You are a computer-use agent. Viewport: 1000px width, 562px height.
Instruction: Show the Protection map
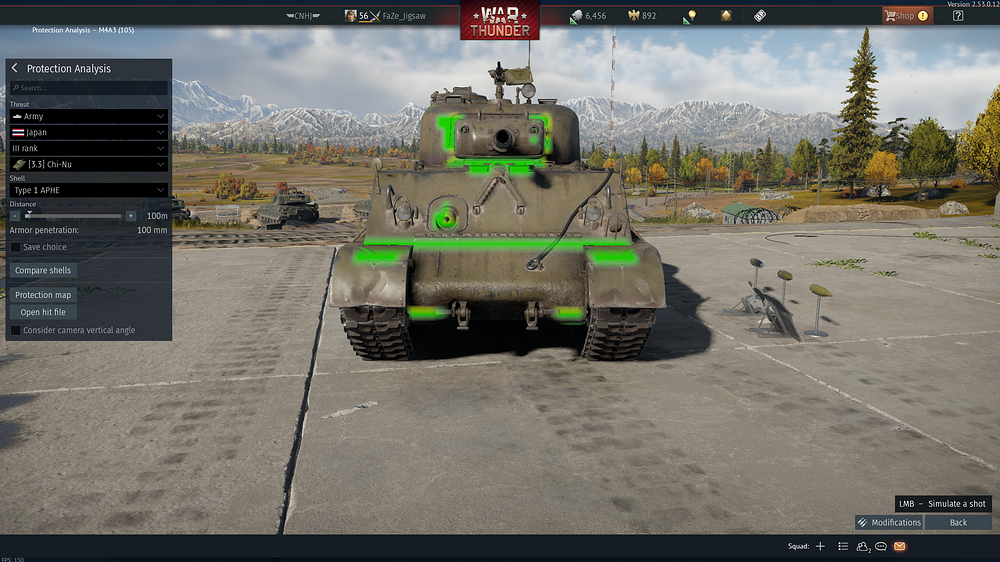point(44,295)
